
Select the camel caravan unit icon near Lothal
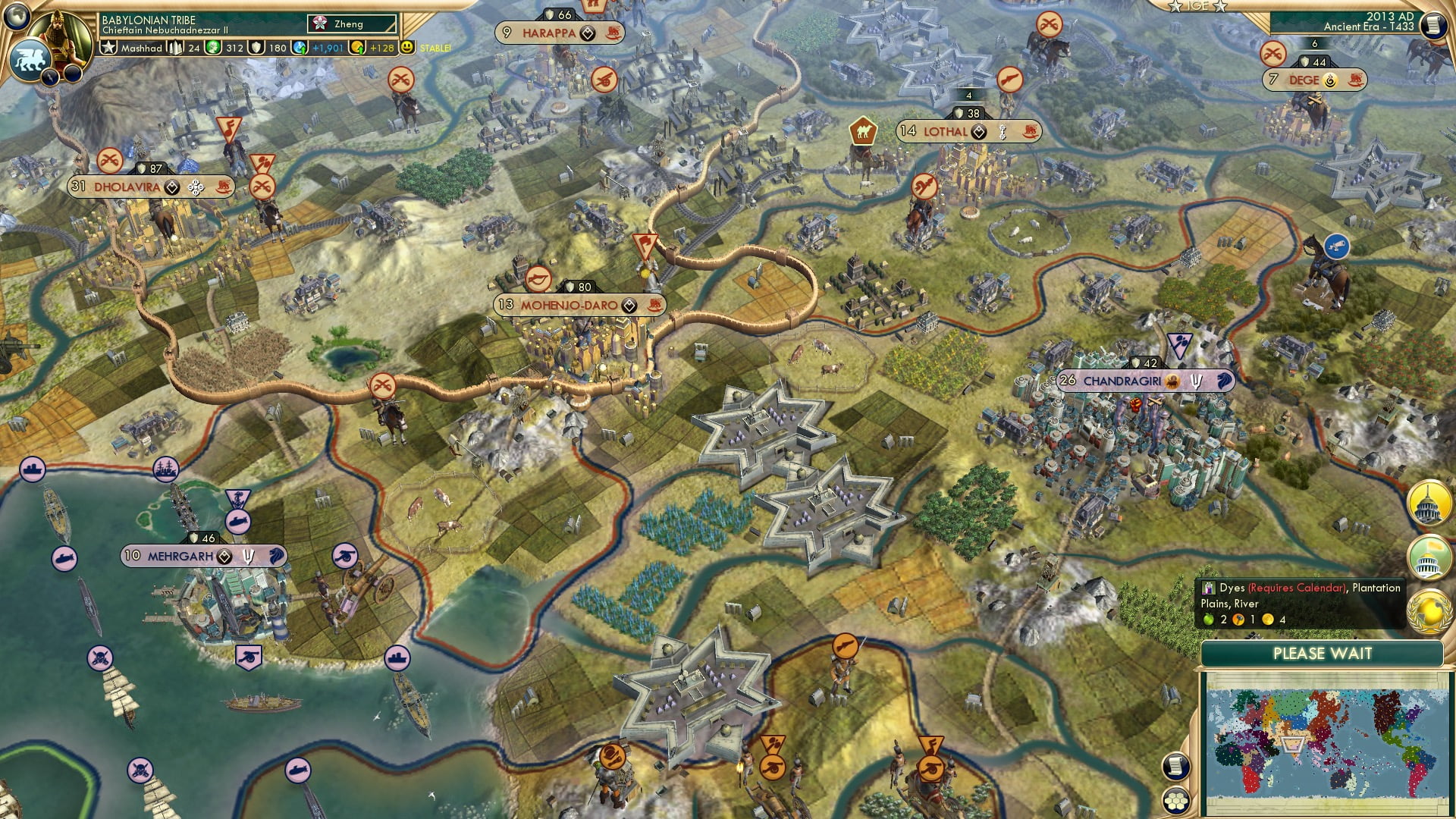(864, 130)
